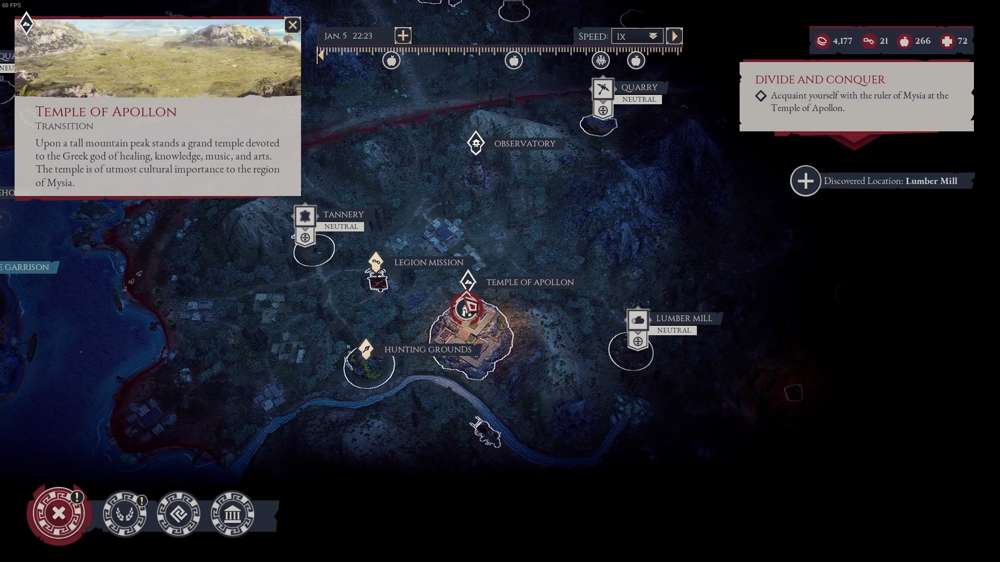Click the square knot emblem button
This screenshot has height=562, width=1000.
coord(179,514)
